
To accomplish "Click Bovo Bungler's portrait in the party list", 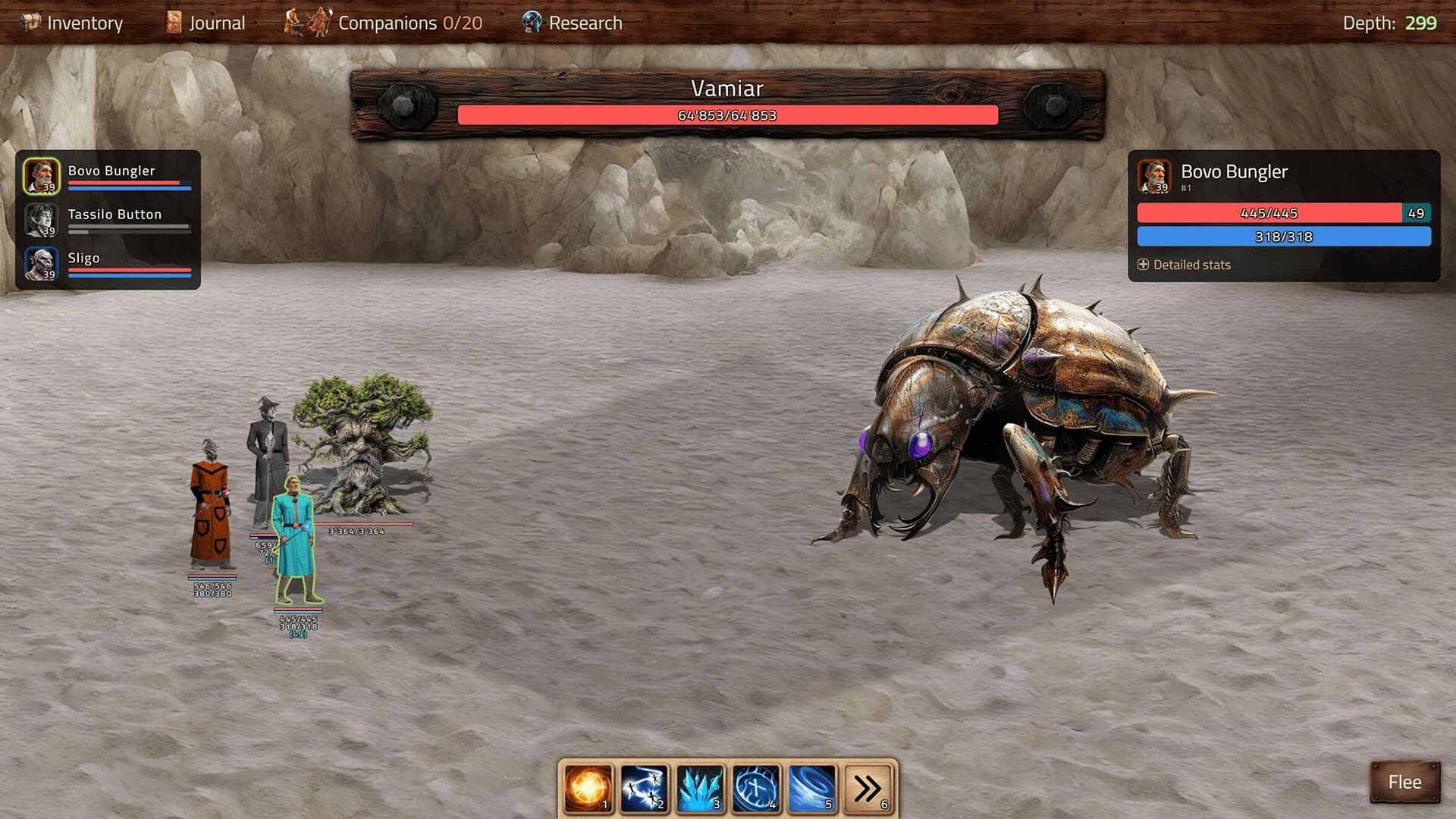I will coord(42,176).
